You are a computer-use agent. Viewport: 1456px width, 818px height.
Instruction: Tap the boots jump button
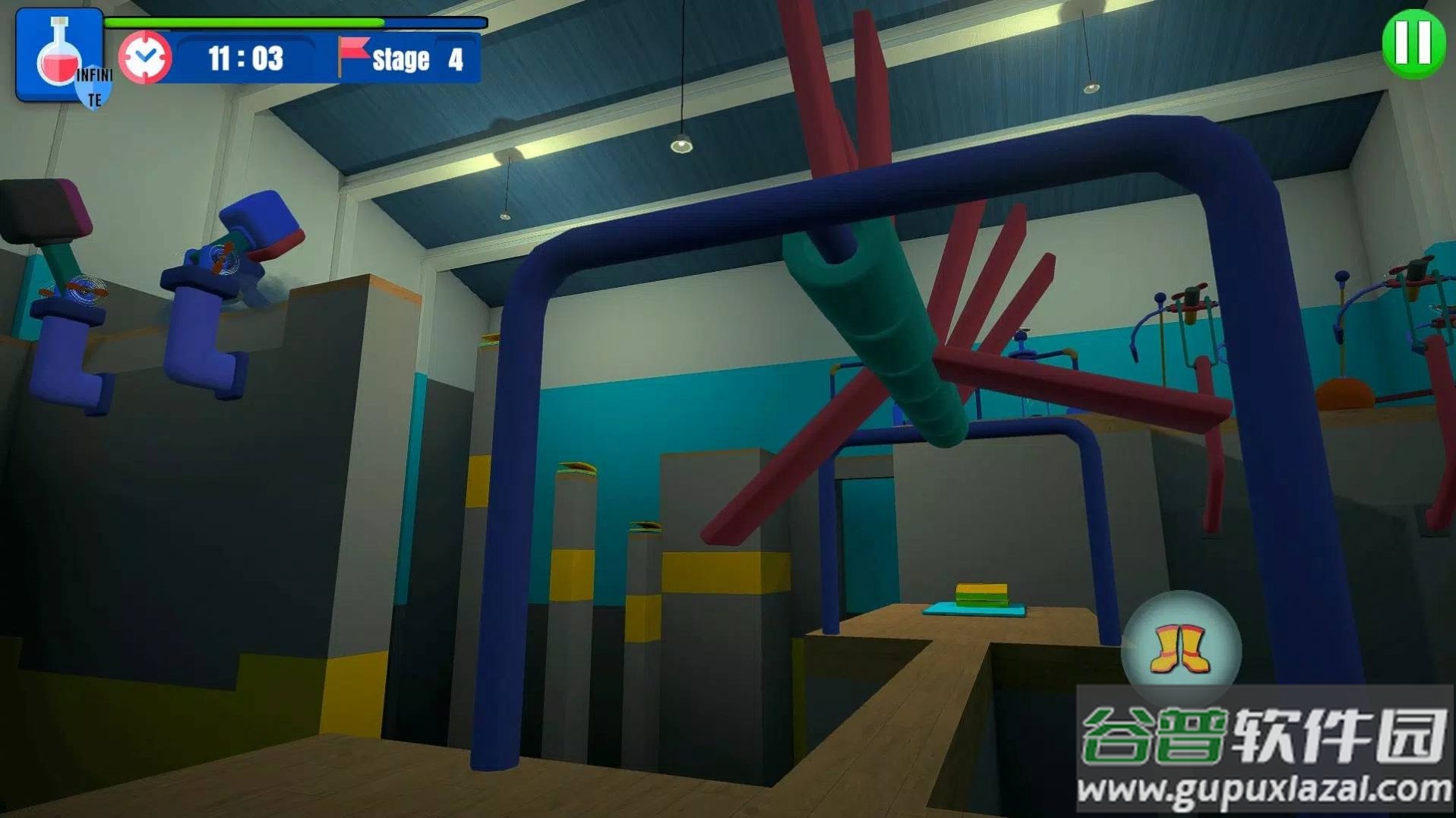pyautogui.click(x=1181, y=649)
